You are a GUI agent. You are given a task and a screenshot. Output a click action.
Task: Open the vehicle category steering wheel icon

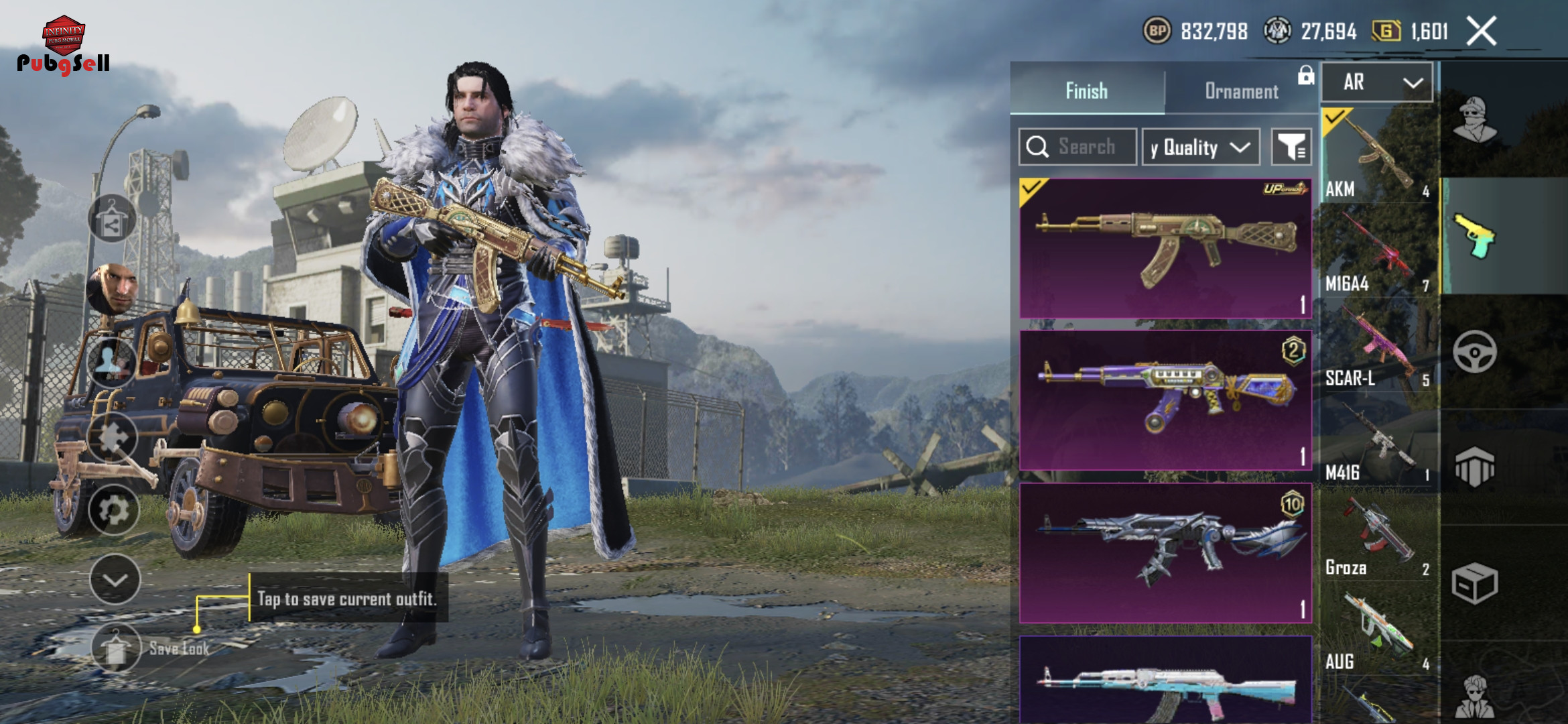[1474, 351]
